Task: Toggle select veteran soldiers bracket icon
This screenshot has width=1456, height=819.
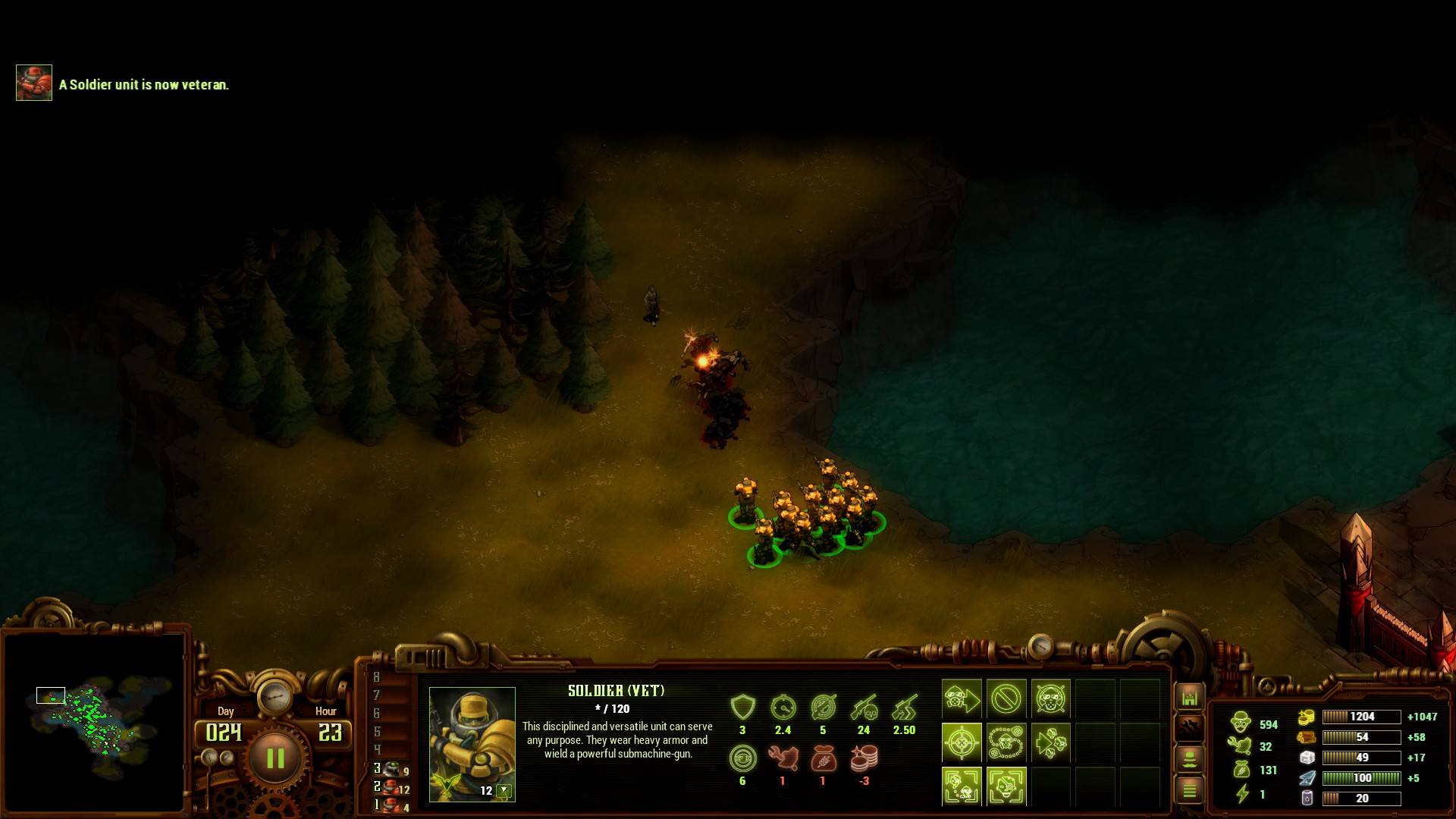Action: click(x=1006, y=786)
